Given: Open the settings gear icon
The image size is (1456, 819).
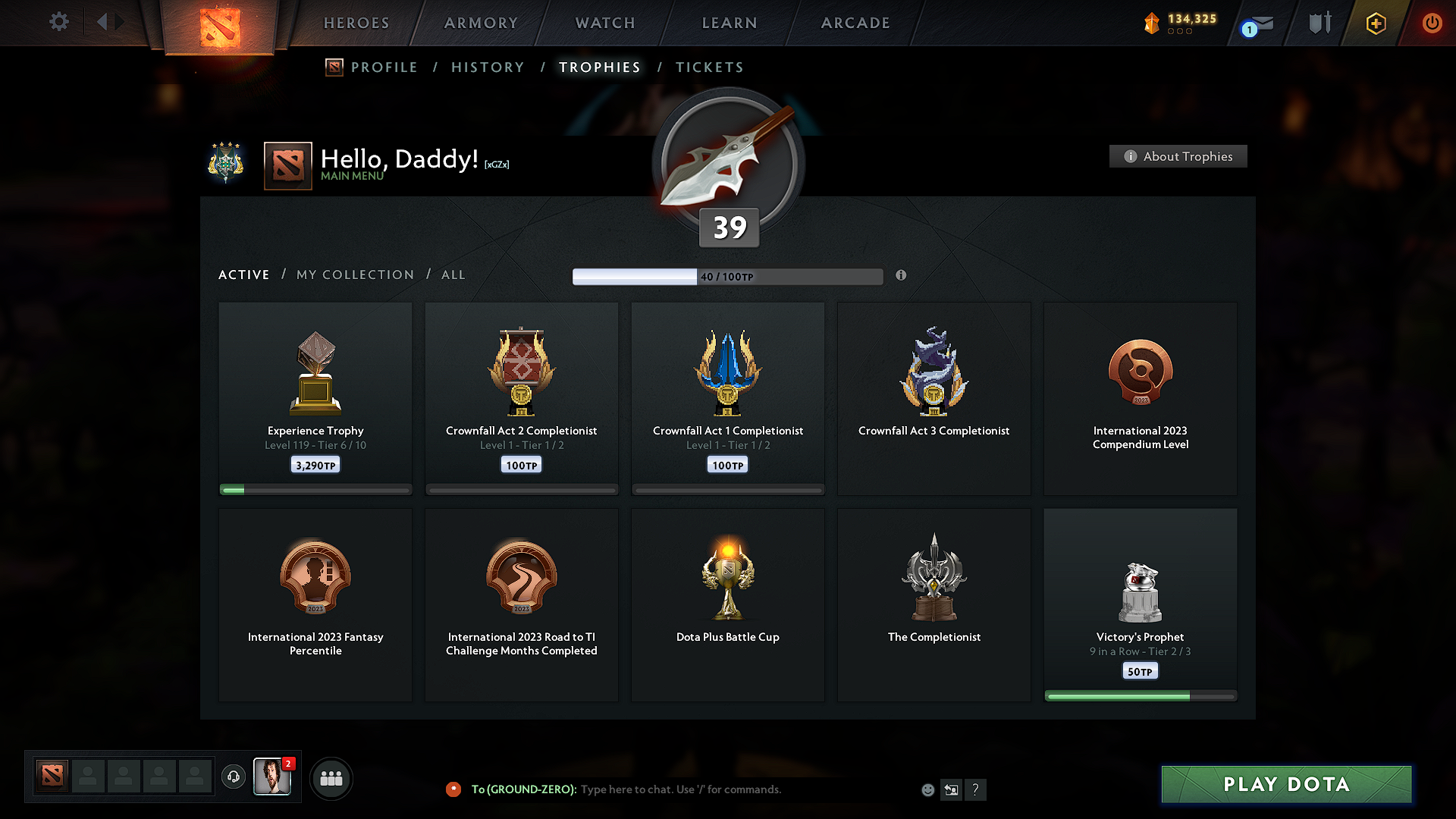Looking at the screenshot, I should coord(58,22).
